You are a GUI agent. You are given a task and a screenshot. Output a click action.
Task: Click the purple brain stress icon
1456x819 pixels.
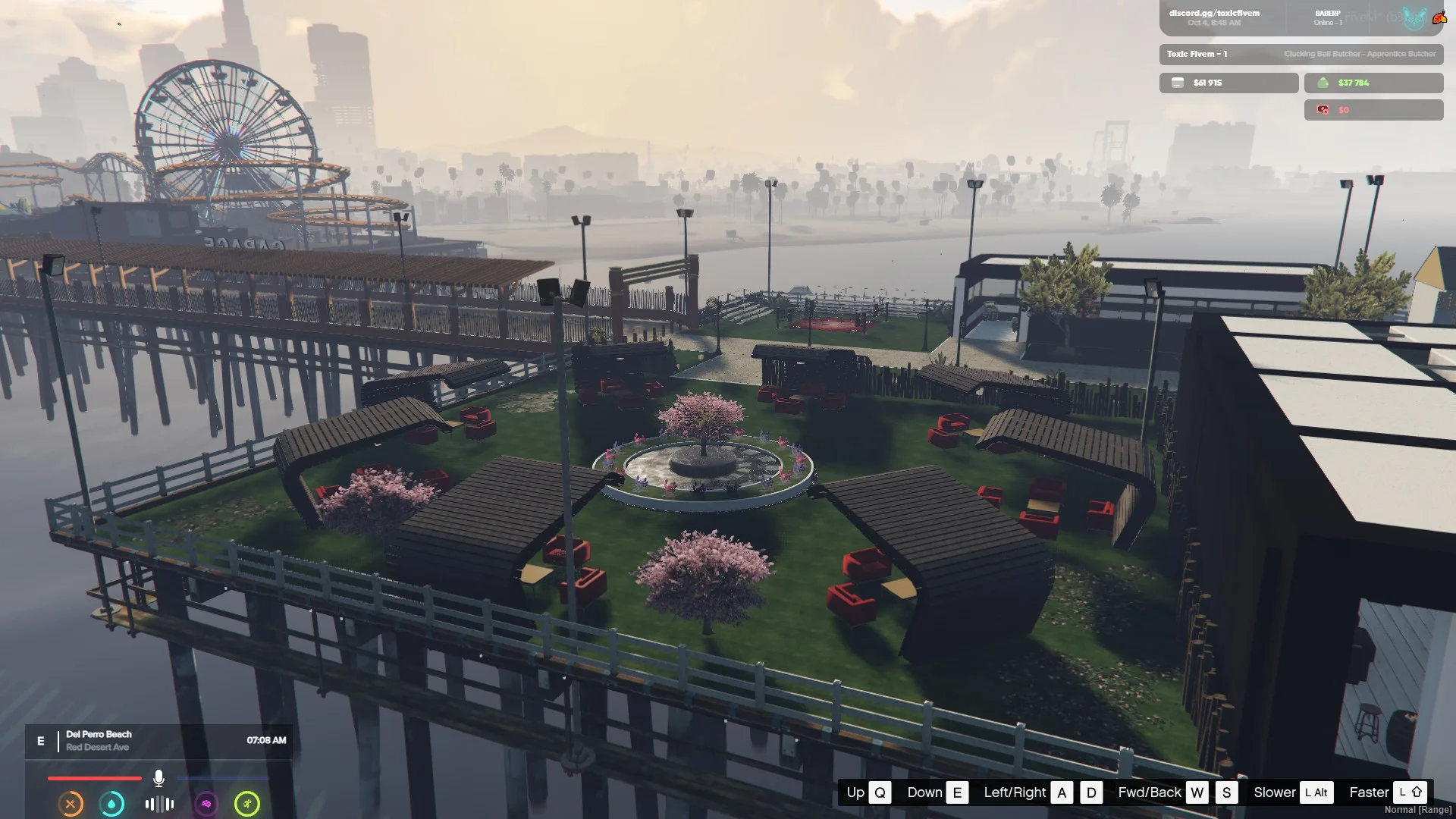tap(206, 804)
